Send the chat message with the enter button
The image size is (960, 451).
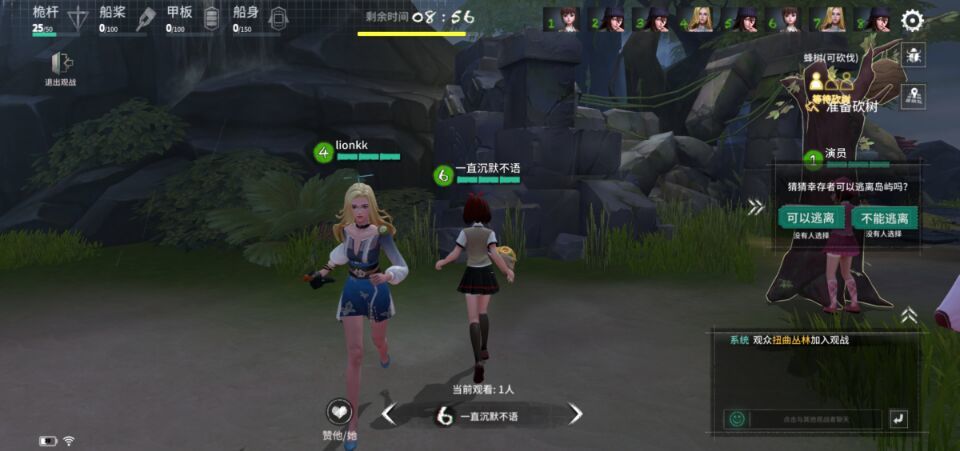pyautogui.click(x=898, y=419)
